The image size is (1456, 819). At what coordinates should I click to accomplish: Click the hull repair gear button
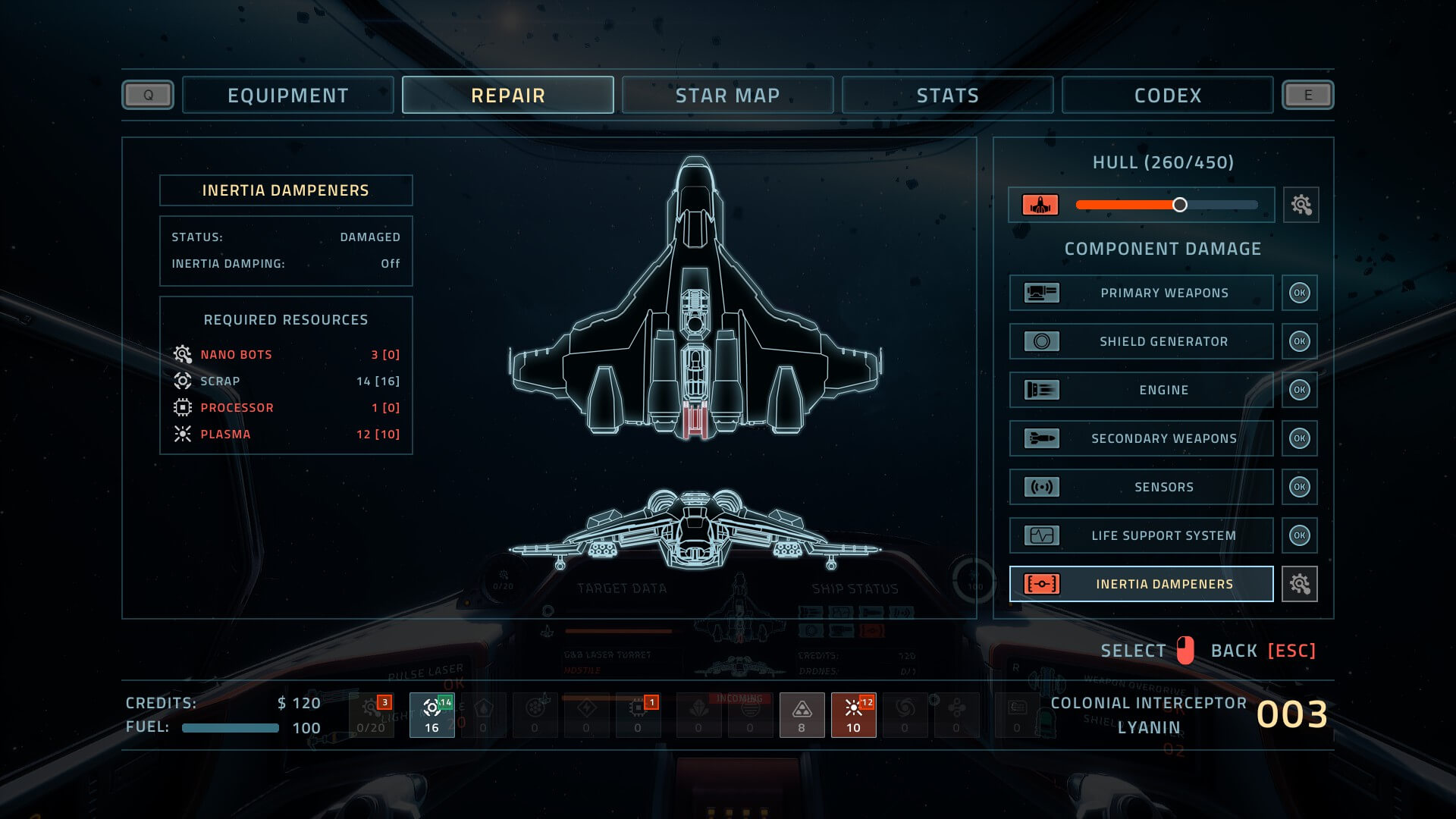point(1301,205)
